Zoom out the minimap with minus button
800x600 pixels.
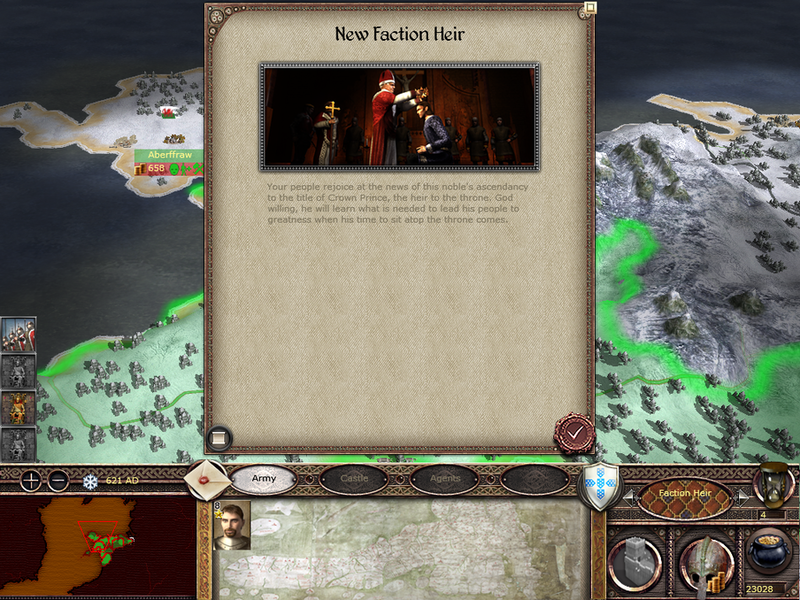(x=58, y=480)
